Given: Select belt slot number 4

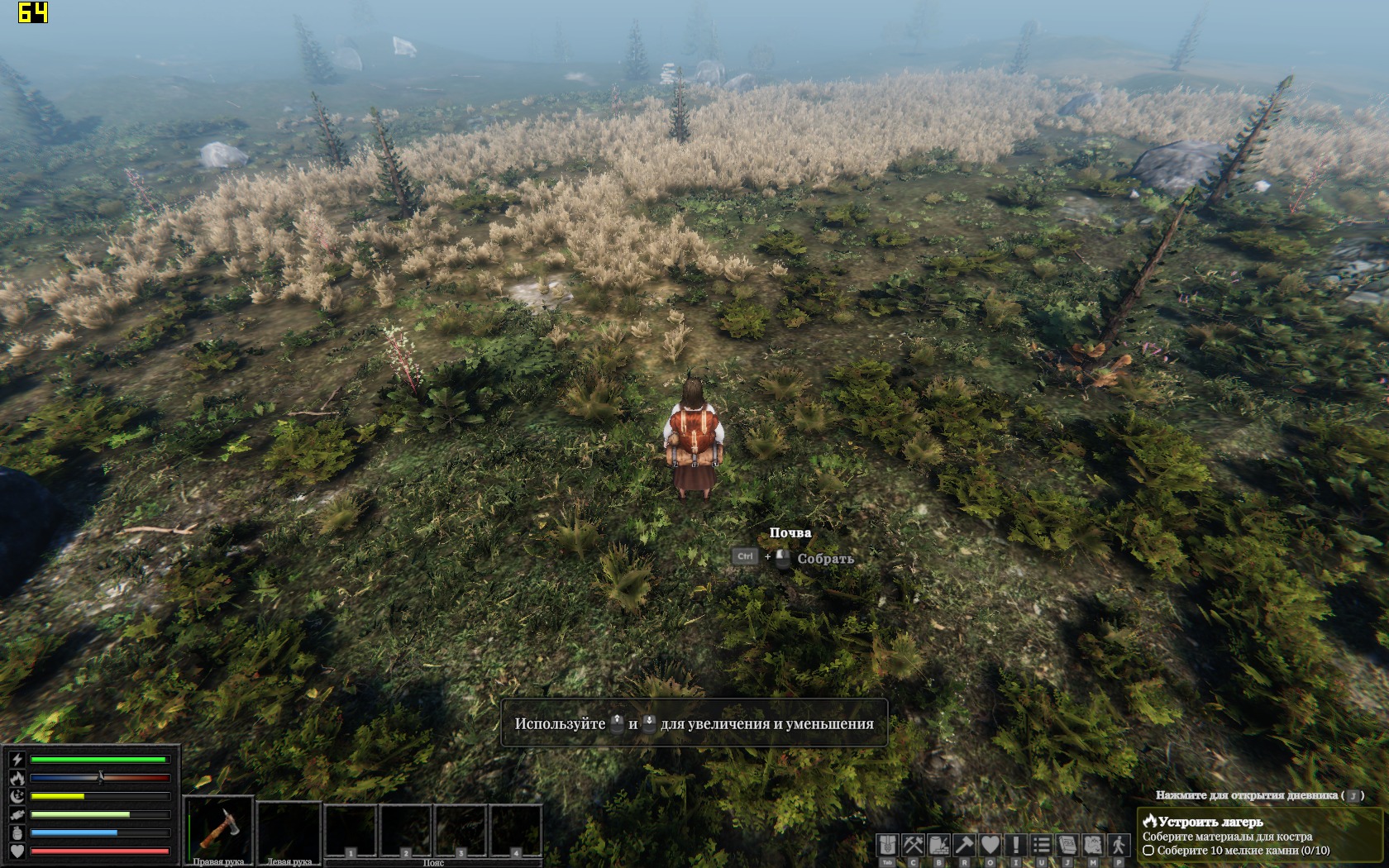Looking at the screenshot, I should 516,831.
